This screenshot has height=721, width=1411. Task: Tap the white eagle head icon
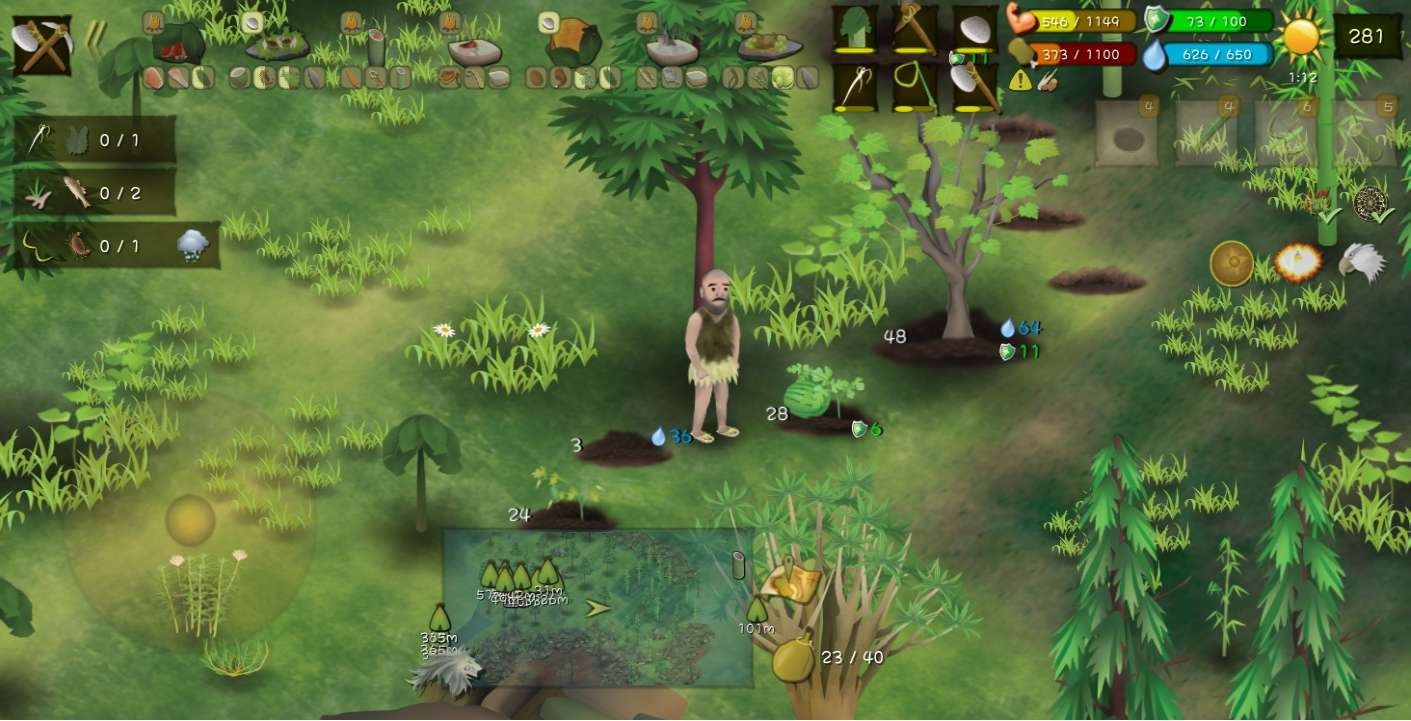point(1362,262)
